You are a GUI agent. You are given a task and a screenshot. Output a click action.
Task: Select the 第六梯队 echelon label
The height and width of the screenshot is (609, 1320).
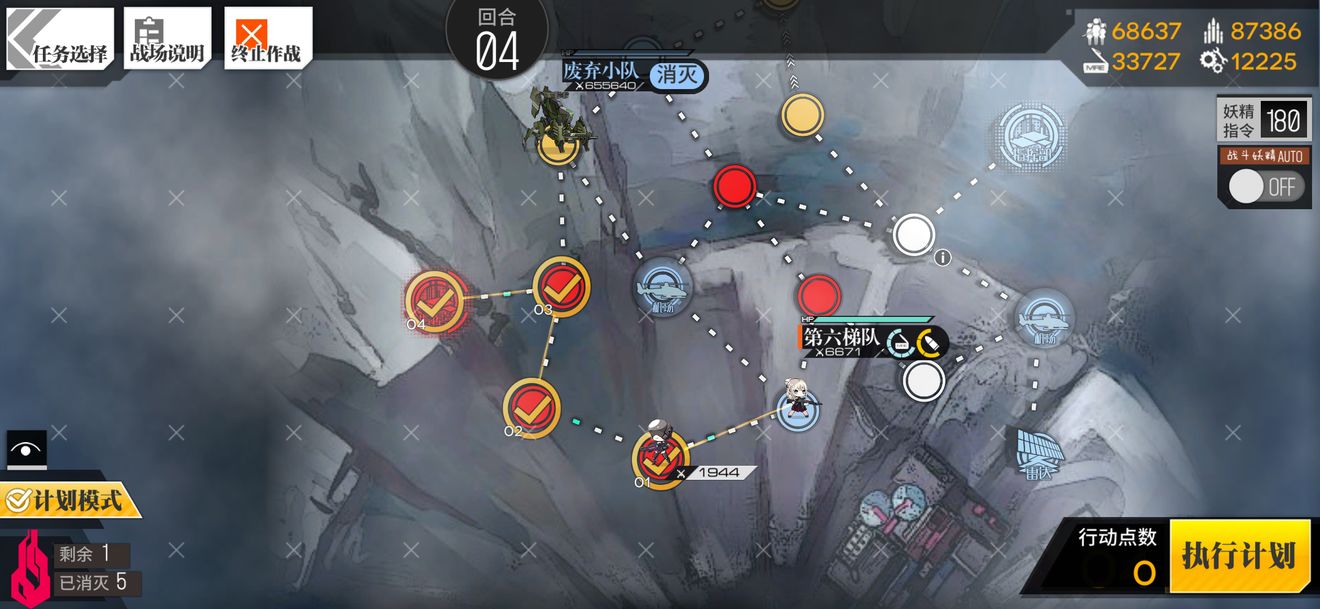point(842,338)
